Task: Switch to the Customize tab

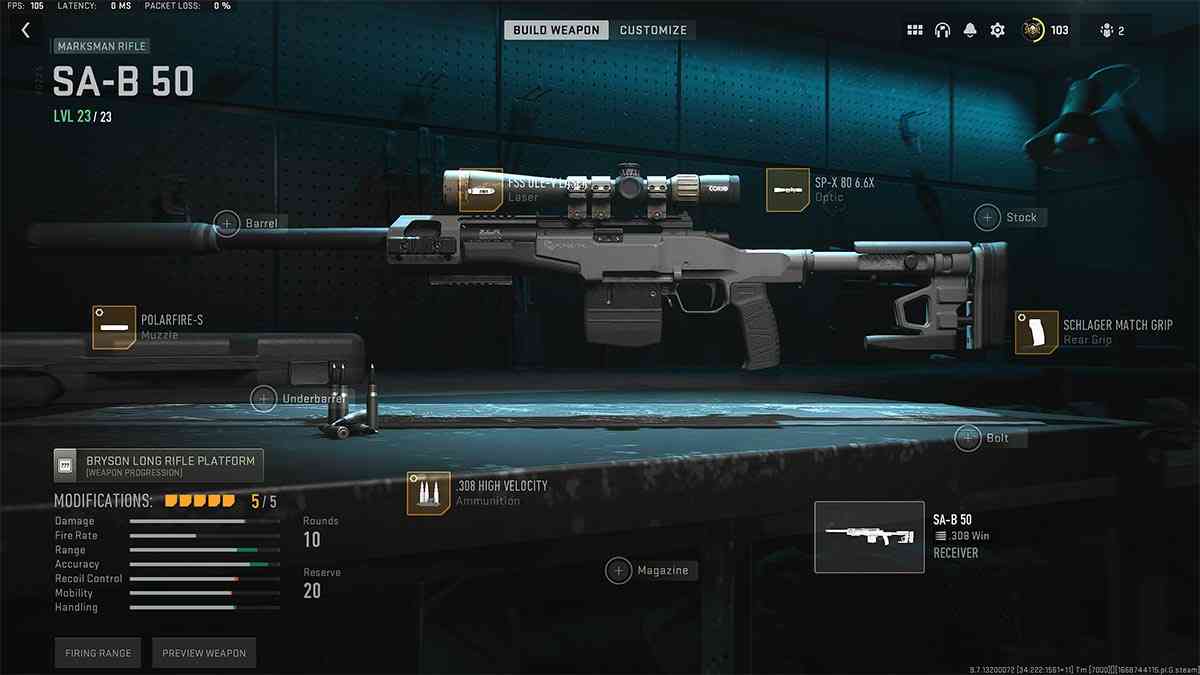Action: 653,30
